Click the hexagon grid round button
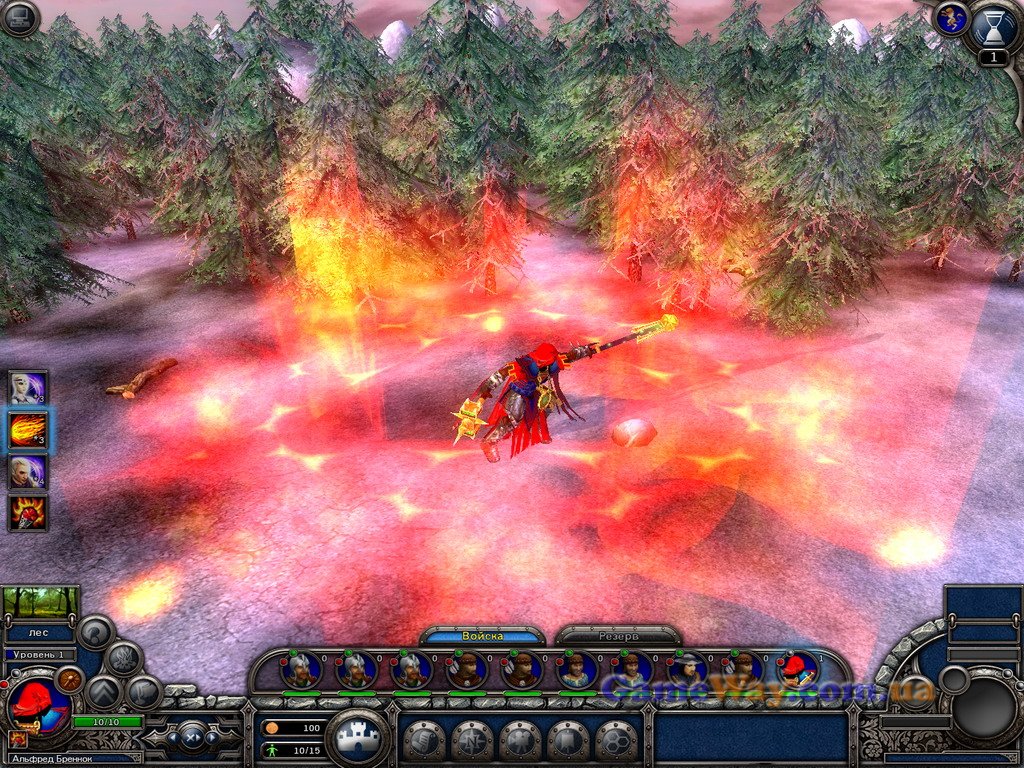This screenshot has height=768, width=1024. (617, 741)
